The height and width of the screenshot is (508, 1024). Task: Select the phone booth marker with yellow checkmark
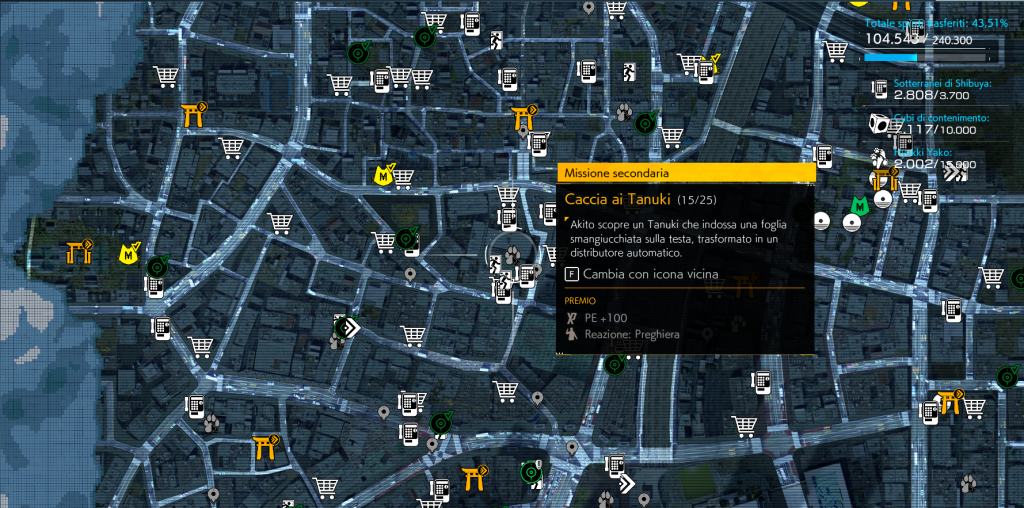(709, 66)
